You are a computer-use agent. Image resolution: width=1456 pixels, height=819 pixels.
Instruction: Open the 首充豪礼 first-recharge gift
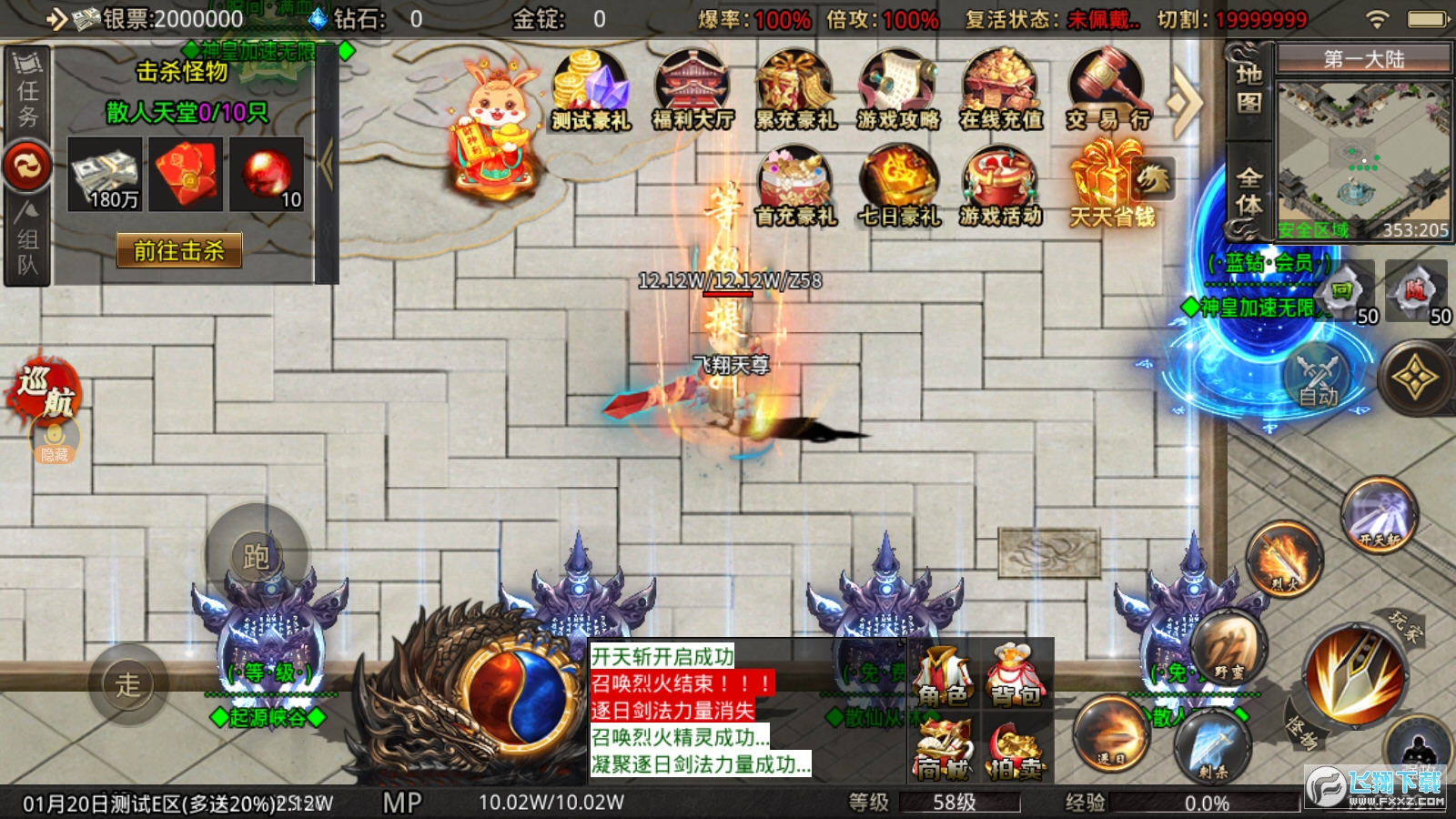[x=795, y=188]
